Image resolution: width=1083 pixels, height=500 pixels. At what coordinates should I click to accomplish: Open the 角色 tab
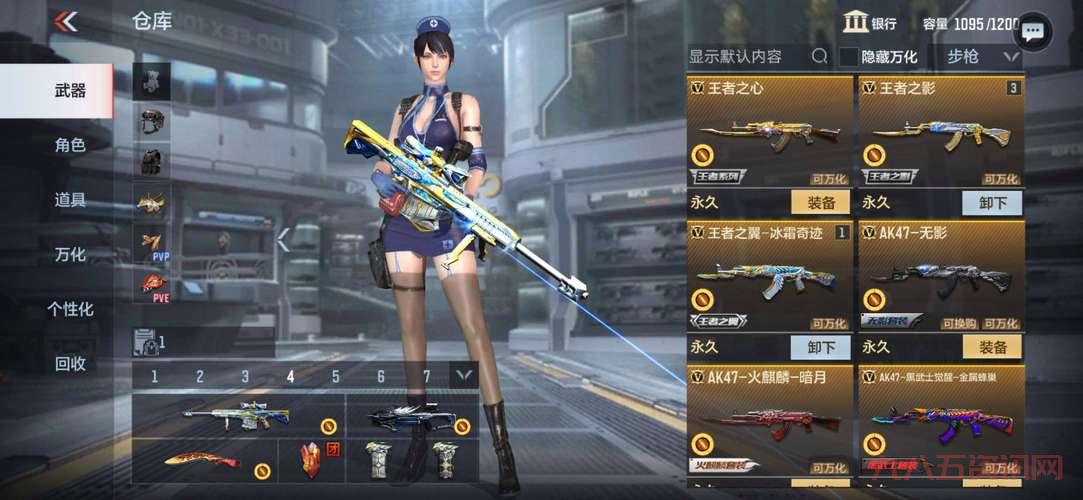point(69,145)
